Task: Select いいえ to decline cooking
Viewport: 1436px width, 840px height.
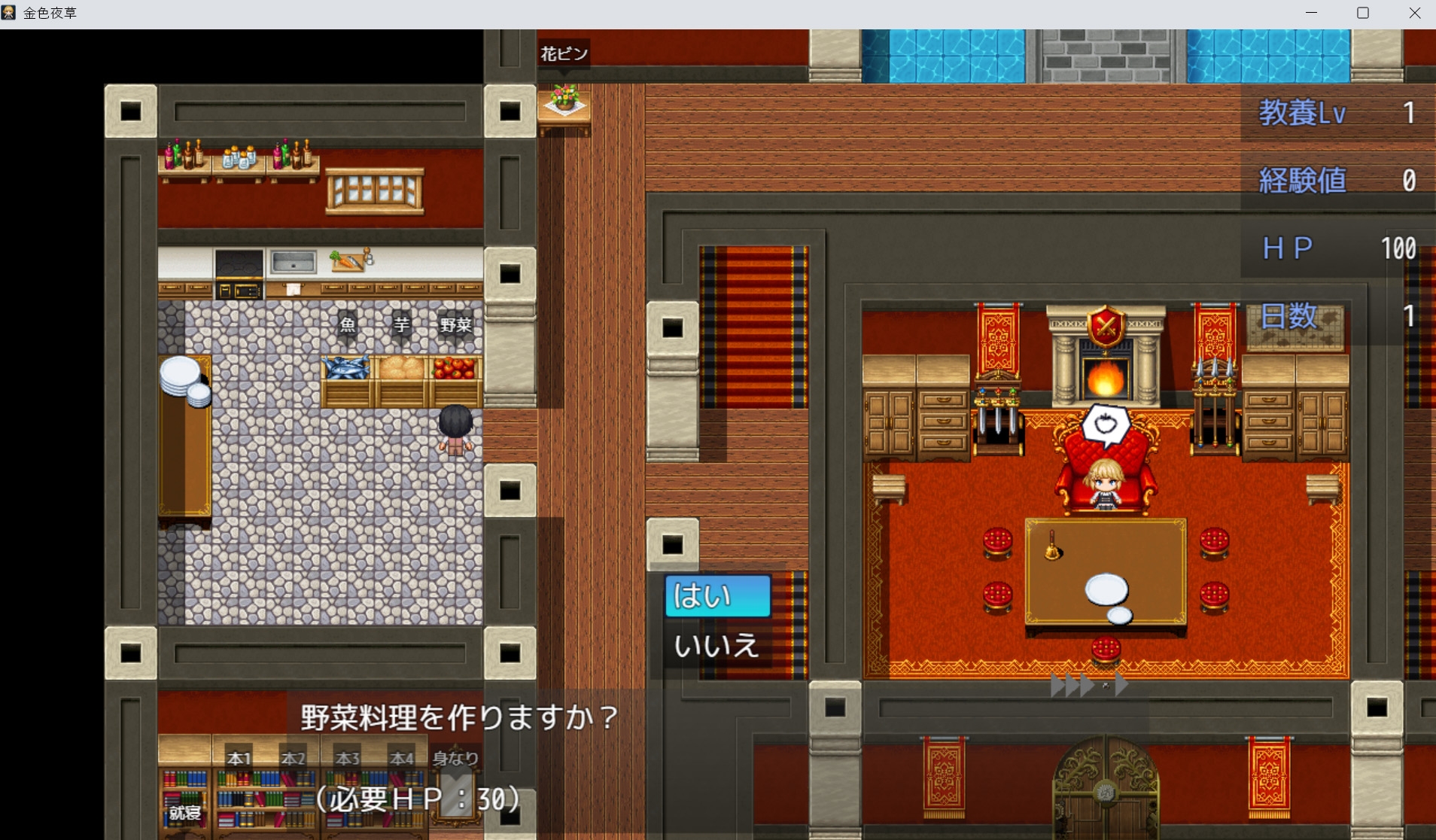Action: pos(717,646)
